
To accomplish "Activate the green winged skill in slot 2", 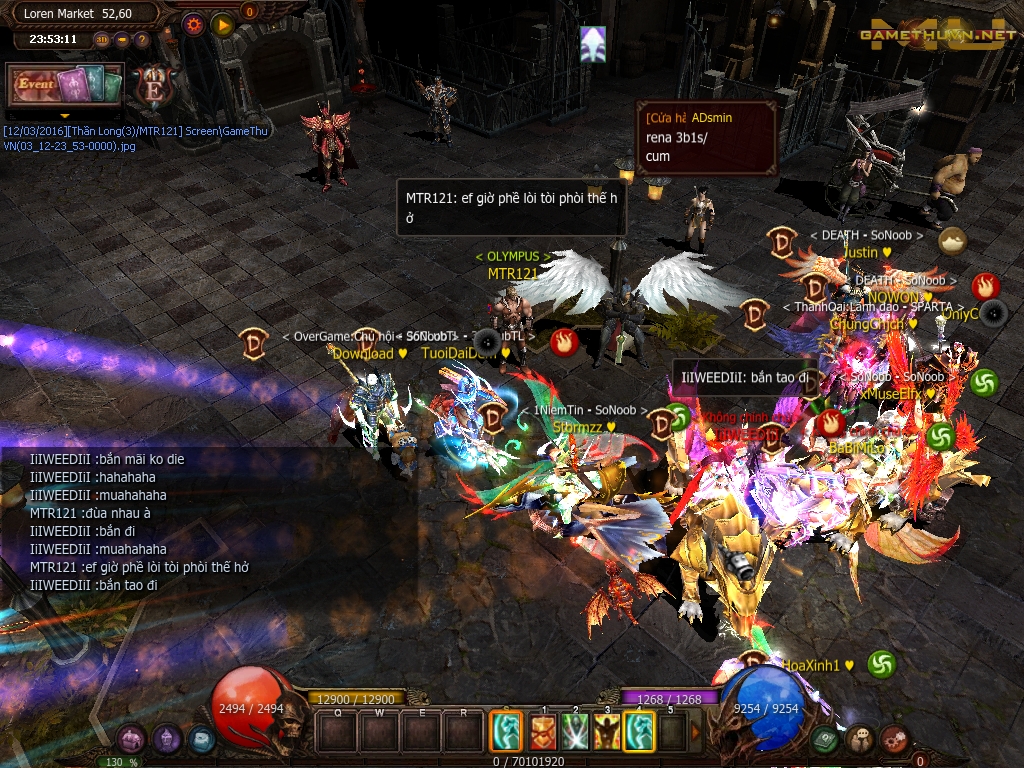I will [x=574, y=732].
